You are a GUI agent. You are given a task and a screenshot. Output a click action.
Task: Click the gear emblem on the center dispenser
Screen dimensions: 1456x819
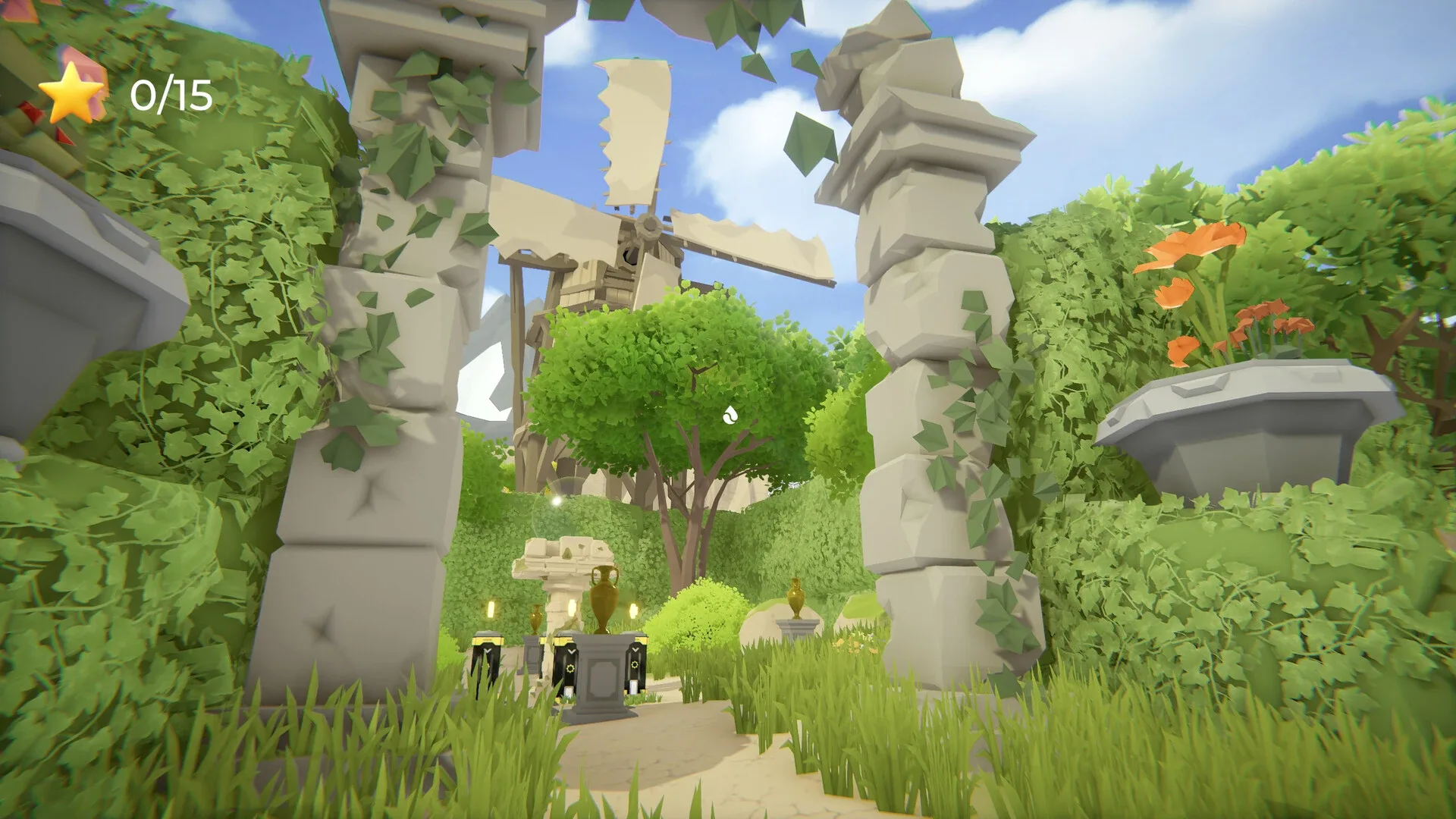coord(570,669)
